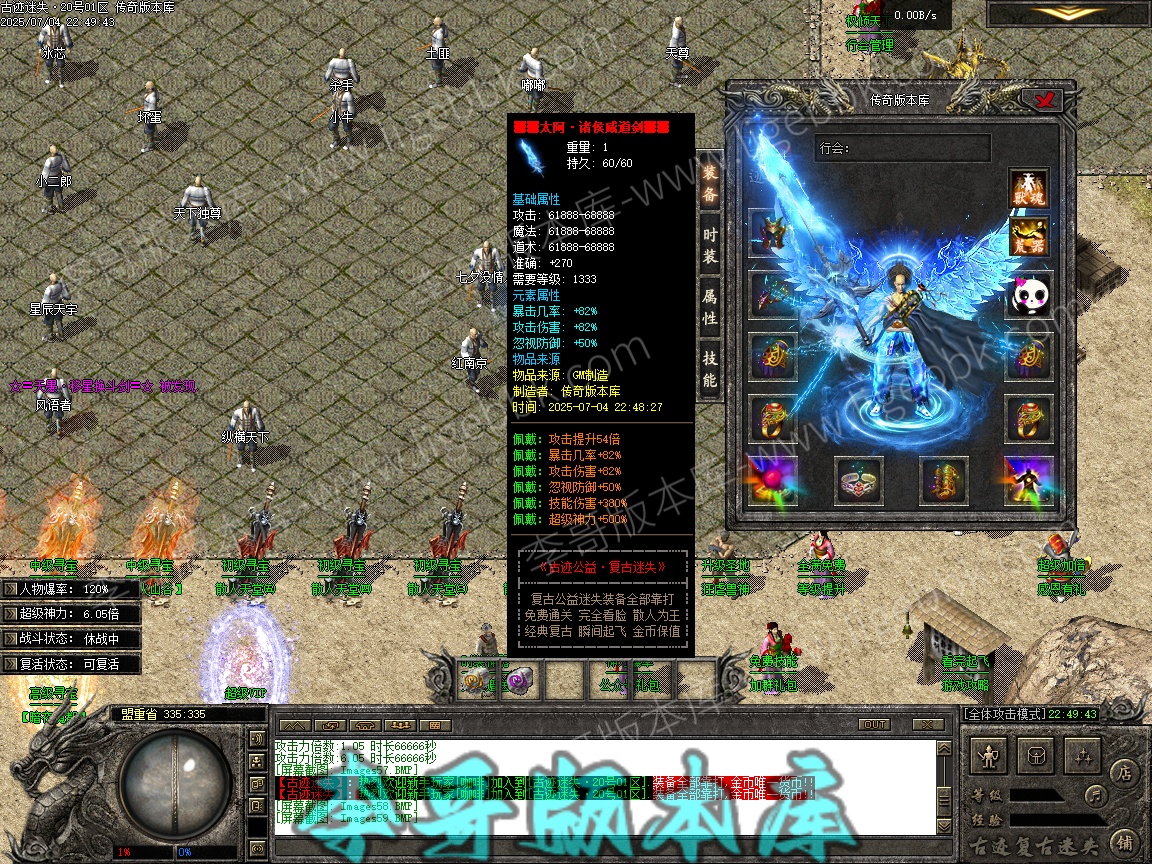
Task: Click the panda face equipment slot
Action: pyautogui.click(x=1028, y=296)
